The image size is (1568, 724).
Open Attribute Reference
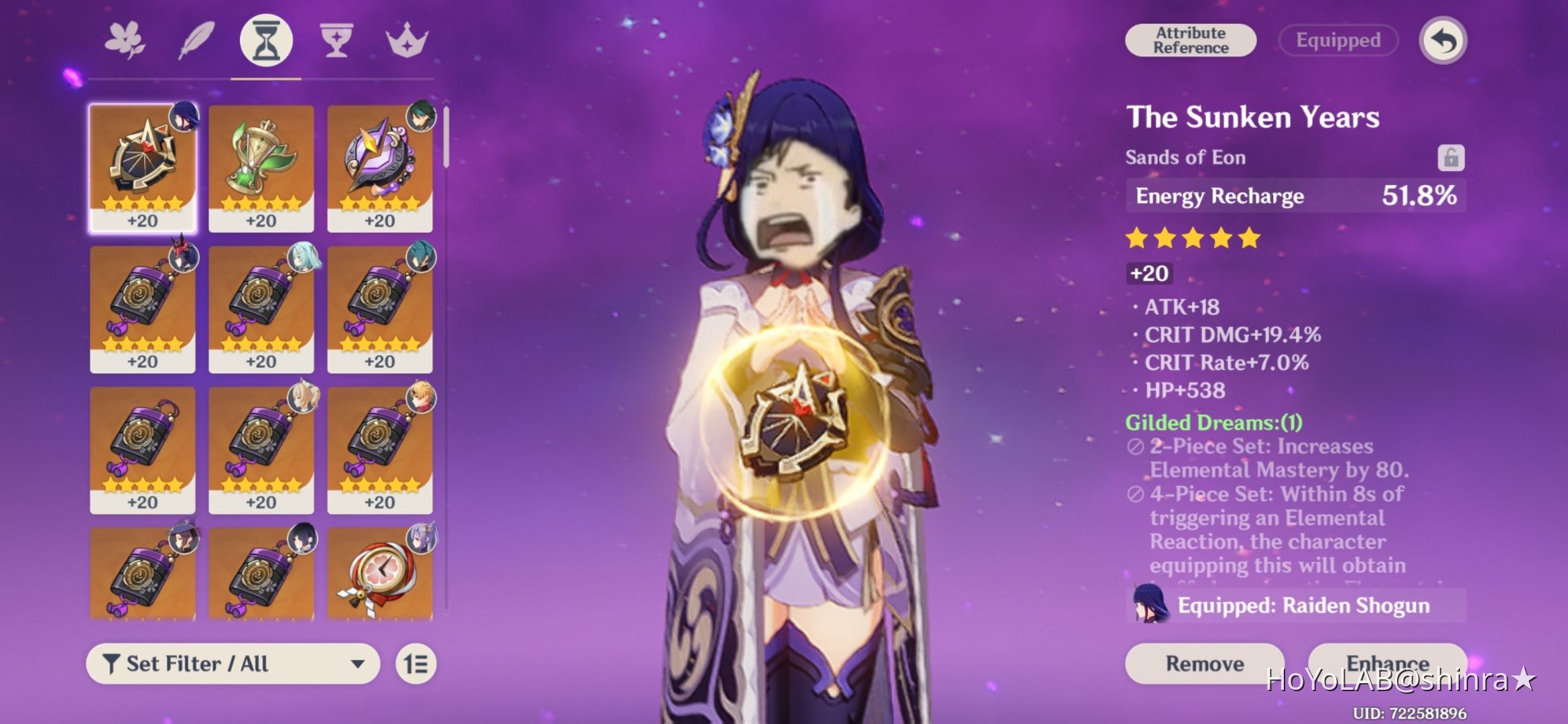1191,39
